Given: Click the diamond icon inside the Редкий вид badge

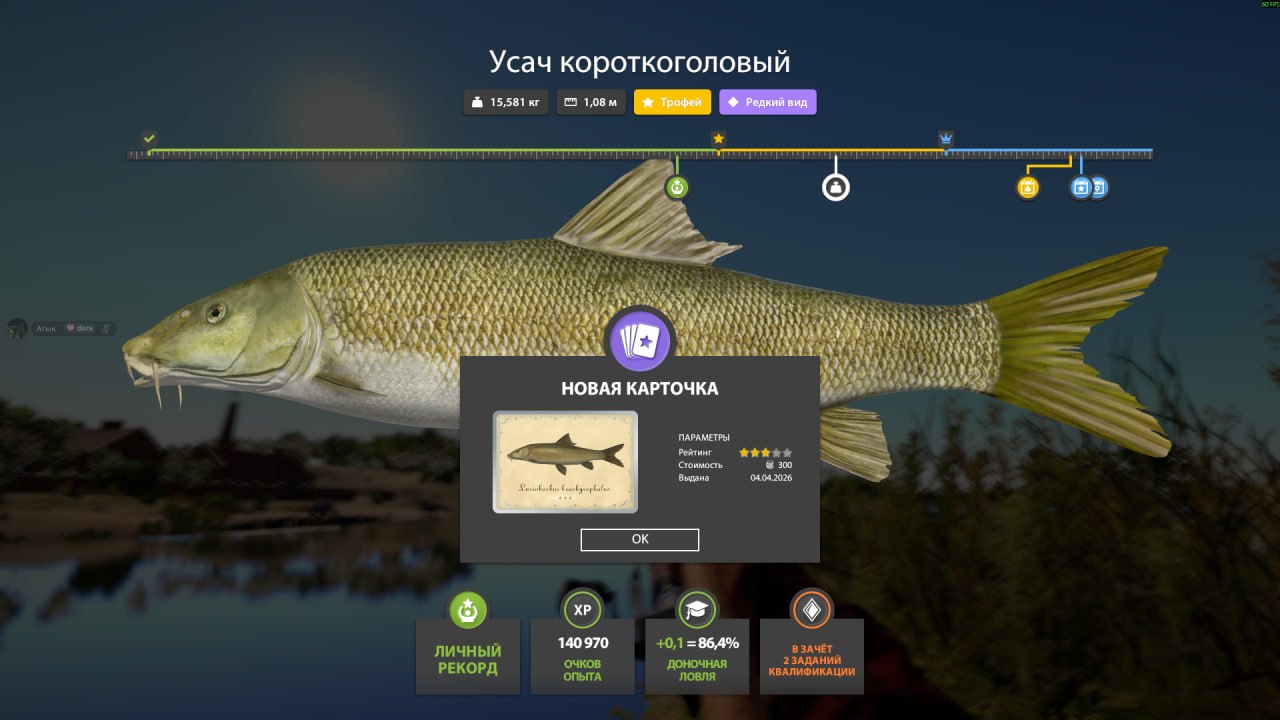Looking at the screenshot, I should point(734,102).
